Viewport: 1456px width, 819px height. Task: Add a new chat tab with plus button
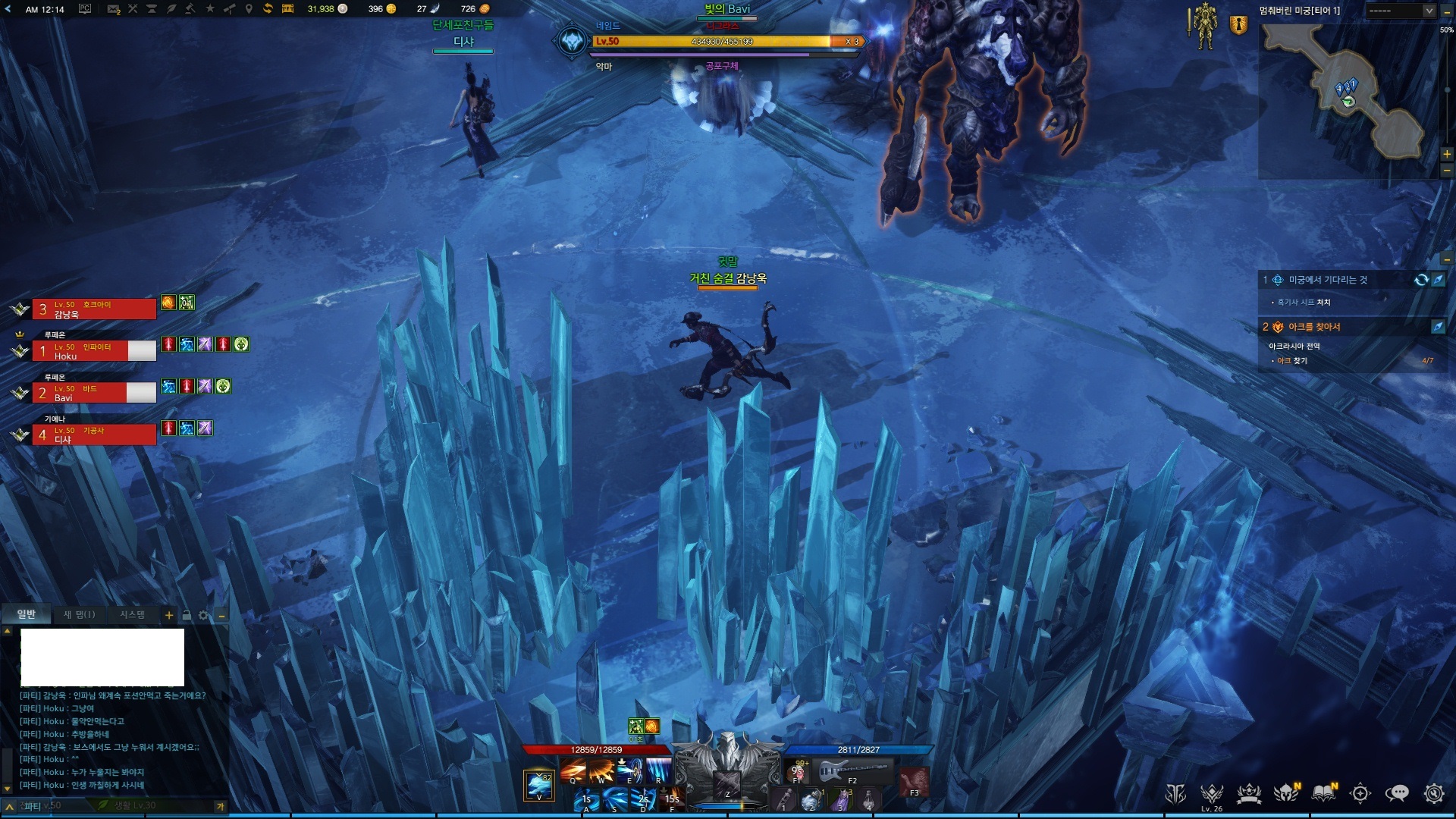[x=169, y=616]
